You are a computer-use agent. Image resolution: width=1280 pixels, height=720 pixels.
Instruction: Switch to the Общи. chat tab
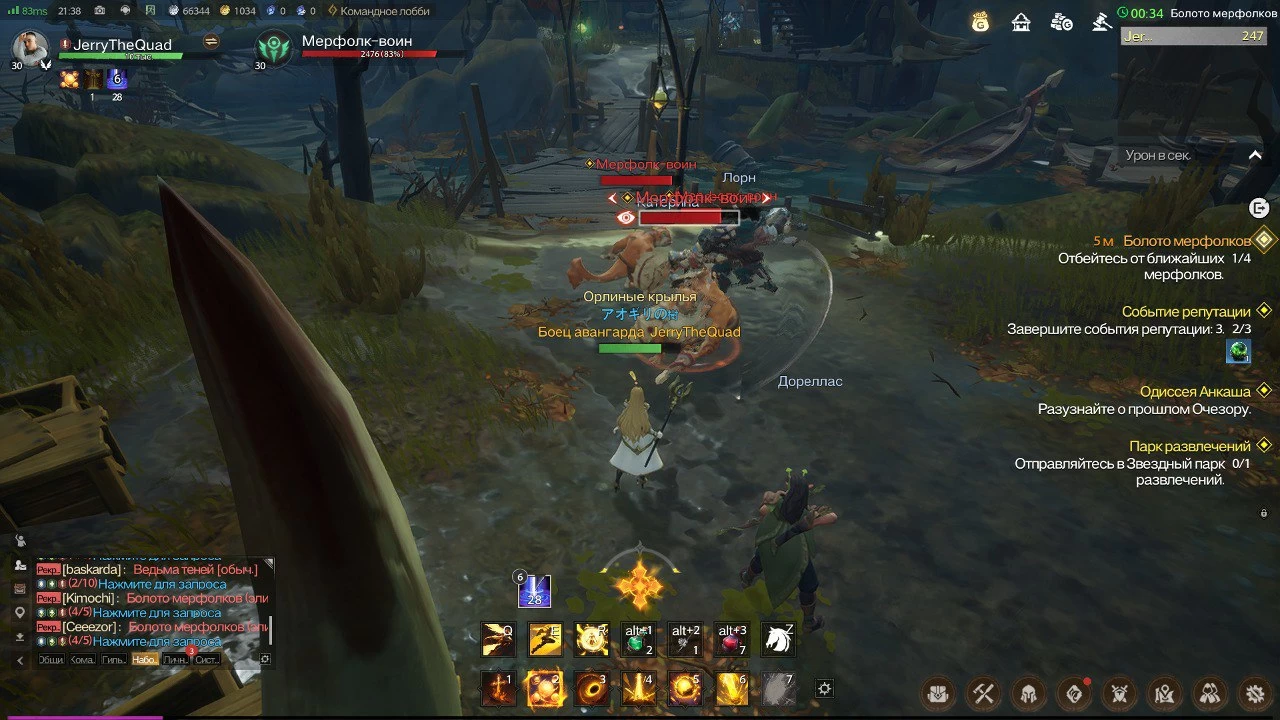[51, 660]
